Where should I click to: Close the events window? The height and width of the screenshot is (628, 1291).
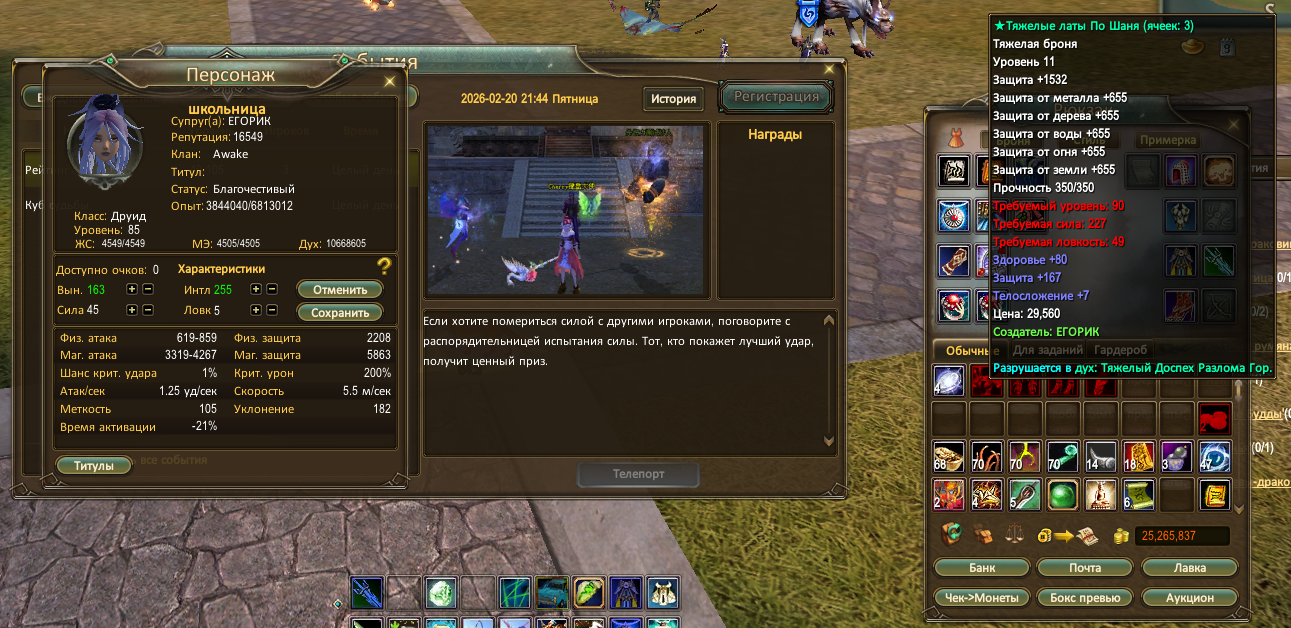coord(828,69)
